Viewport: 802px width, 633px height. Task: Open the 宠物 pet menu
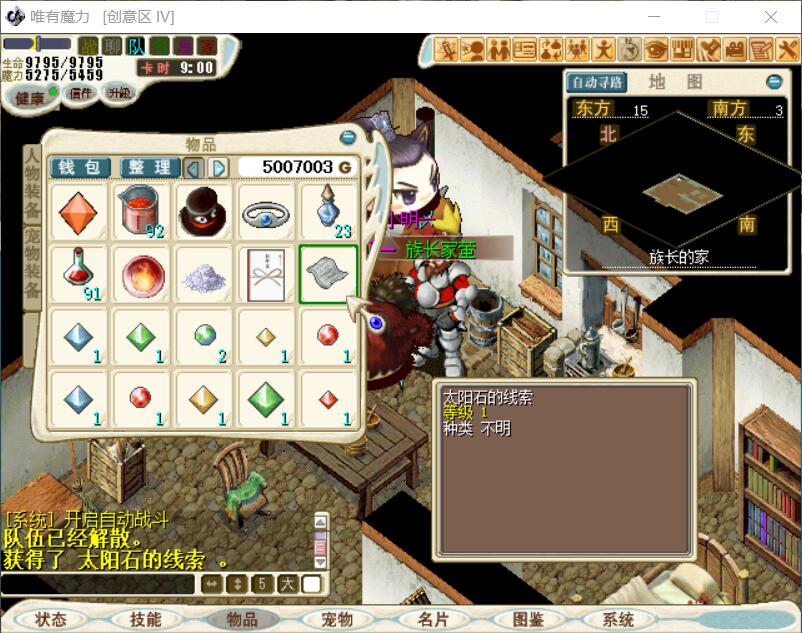coord(337,619)
